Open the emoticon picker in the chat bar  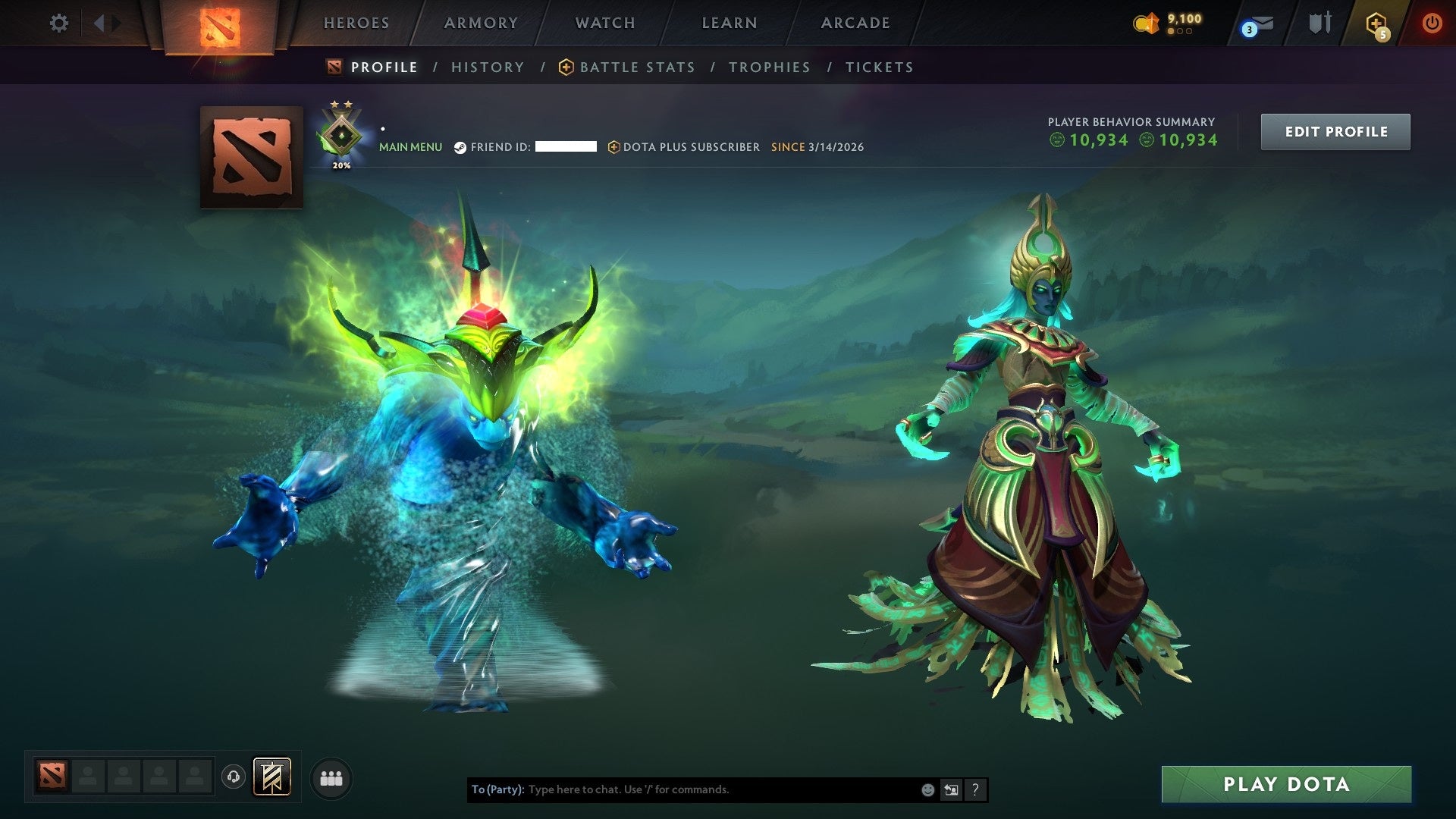coord(927,789)
